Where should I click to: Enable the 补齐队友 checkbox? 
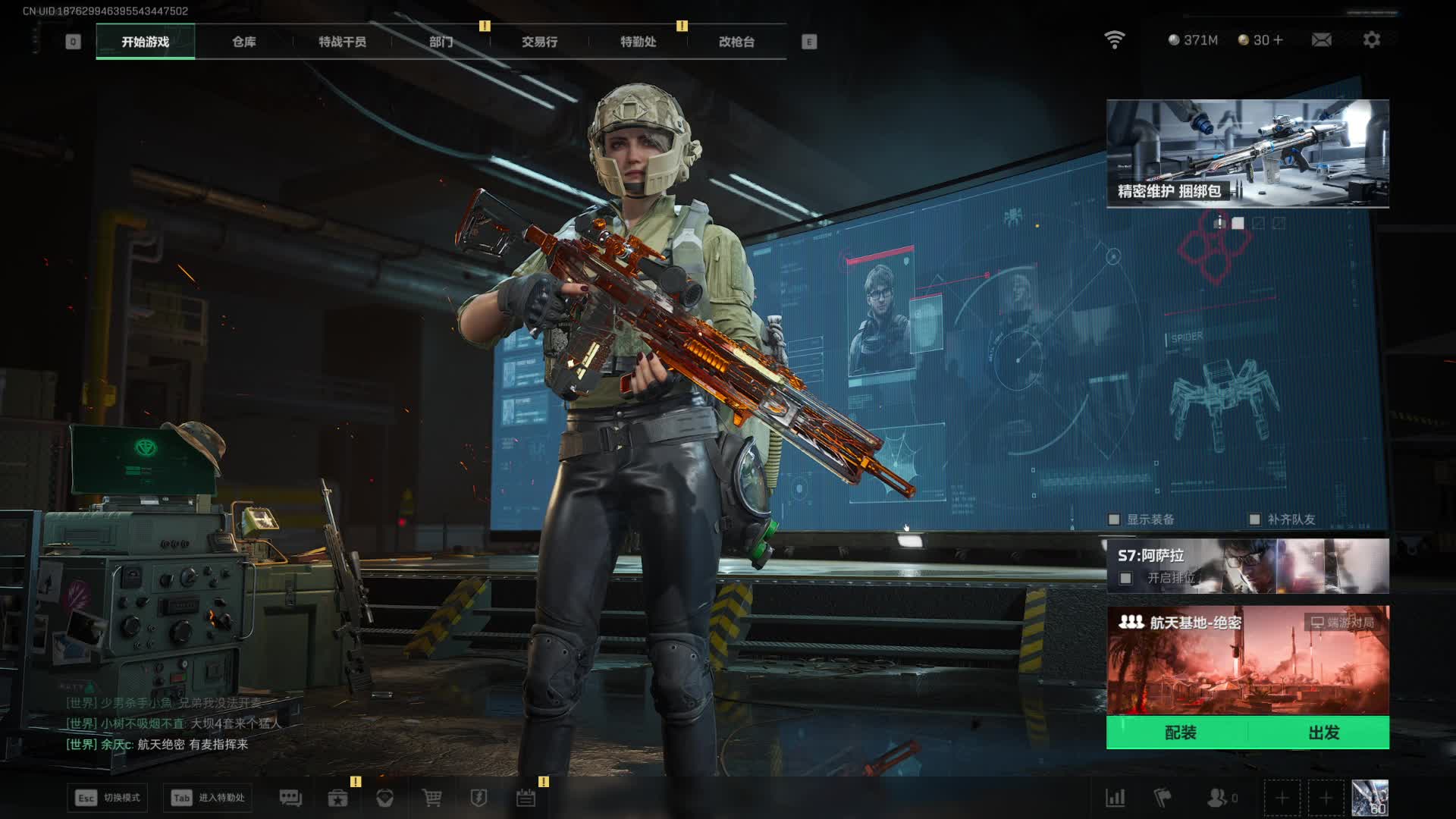[1254, 519]
